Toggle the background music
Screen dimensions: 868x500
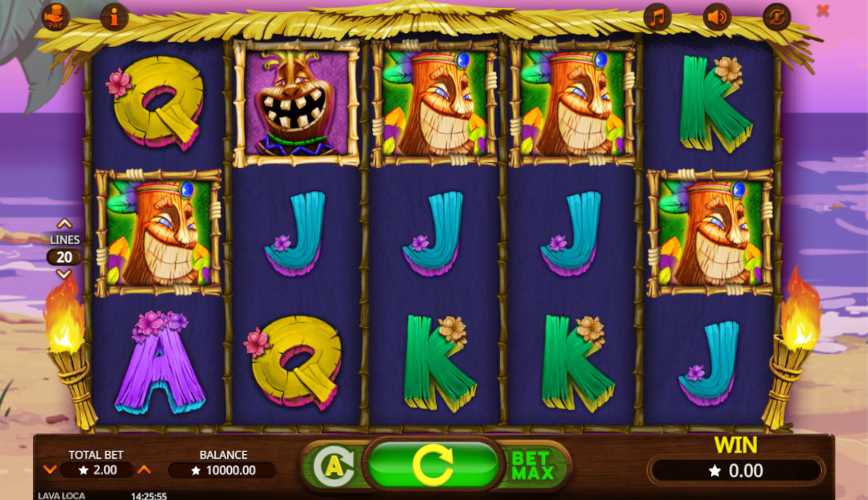(657, 16)
